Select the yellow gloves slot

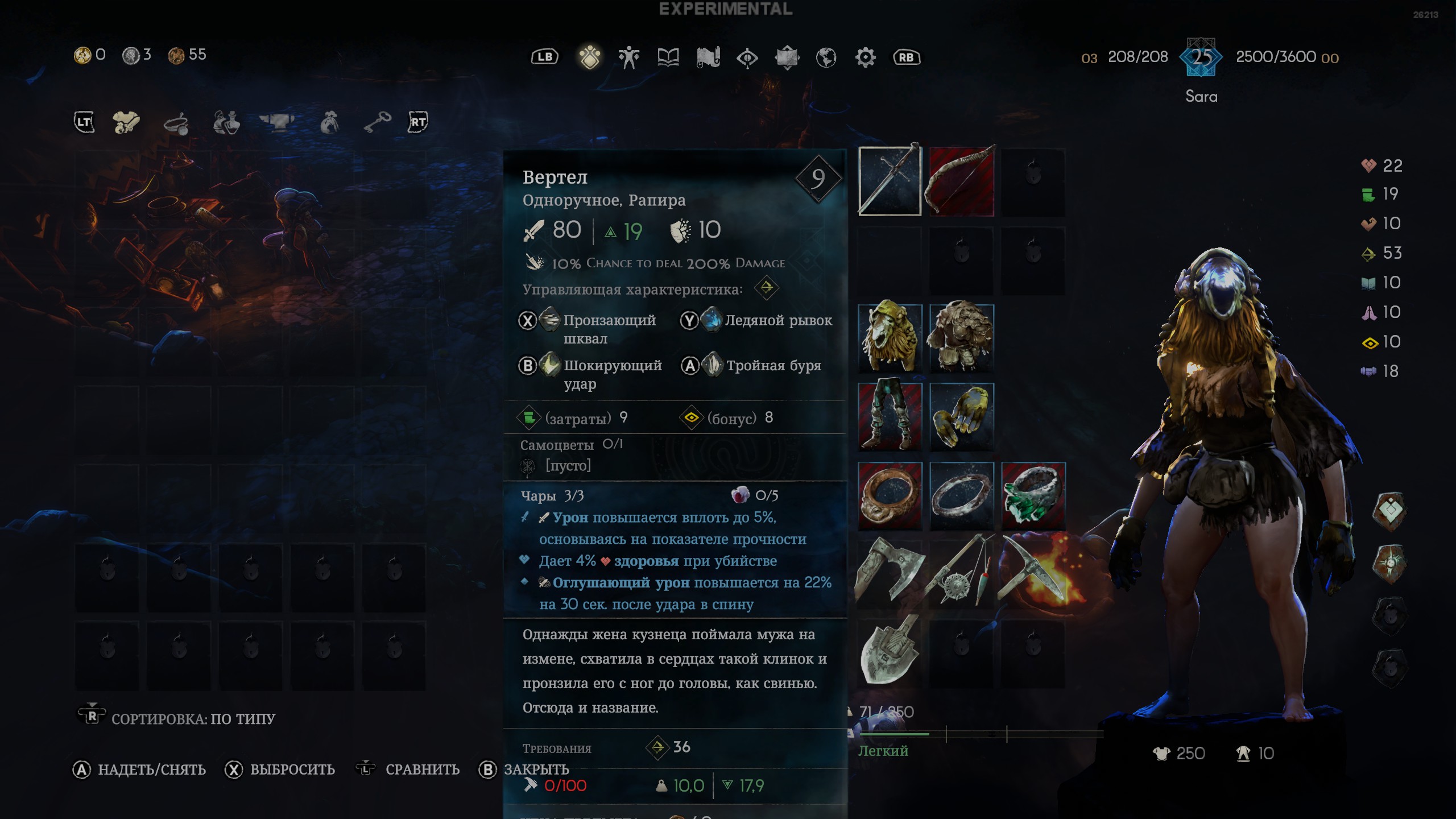click(961, 416)
